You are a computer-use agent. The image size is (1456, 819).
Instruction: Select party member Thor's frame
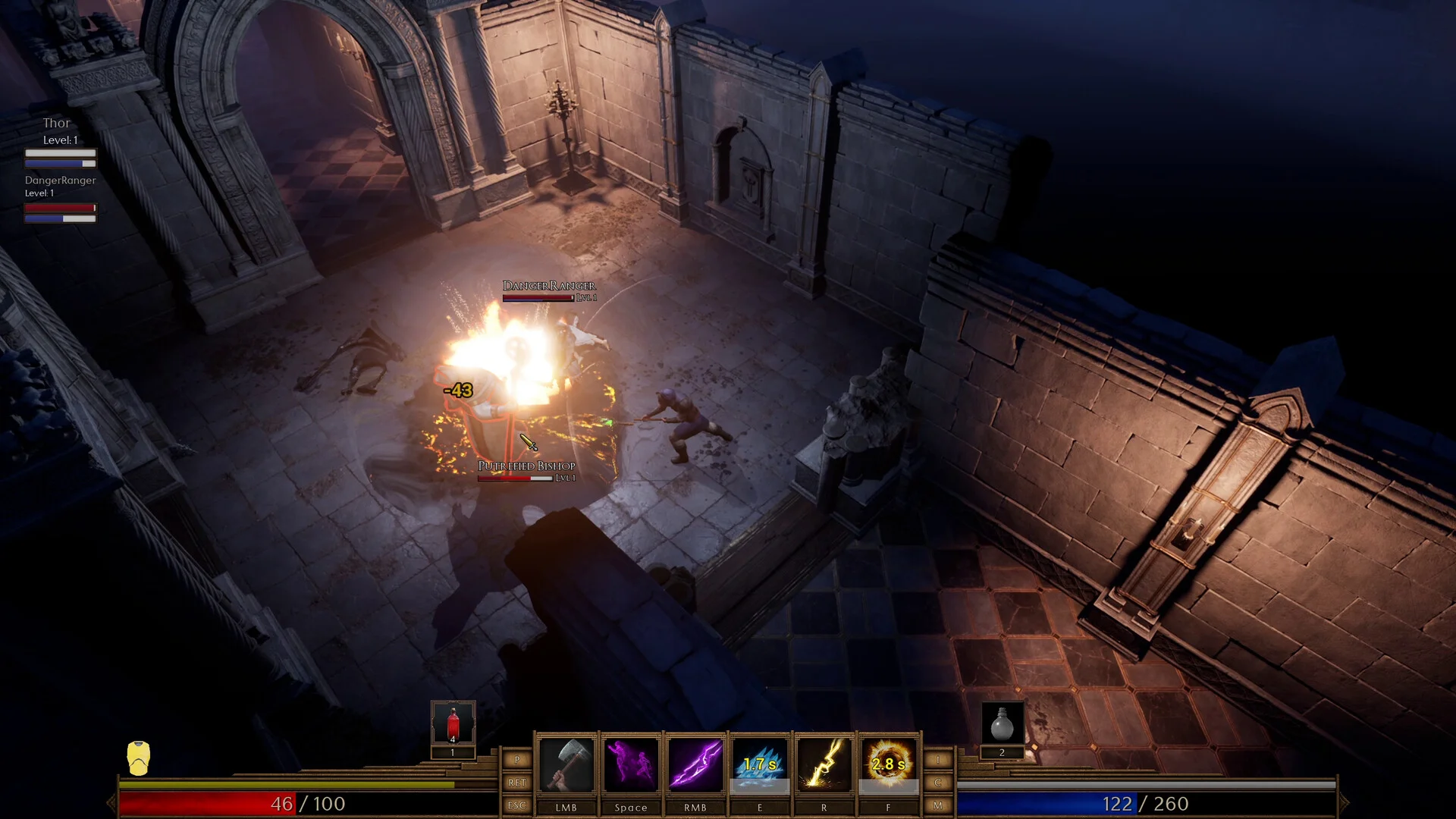click(x=60, y=142)
